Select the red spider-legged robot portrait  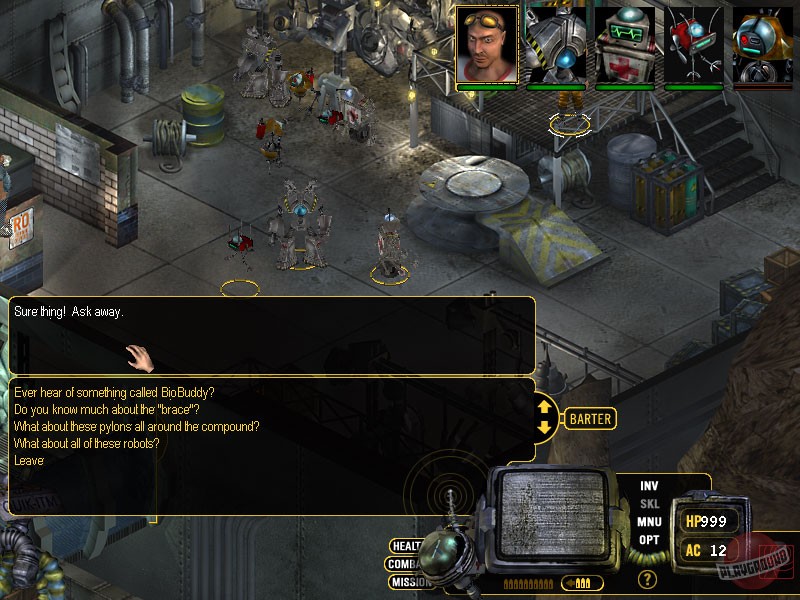694,44
